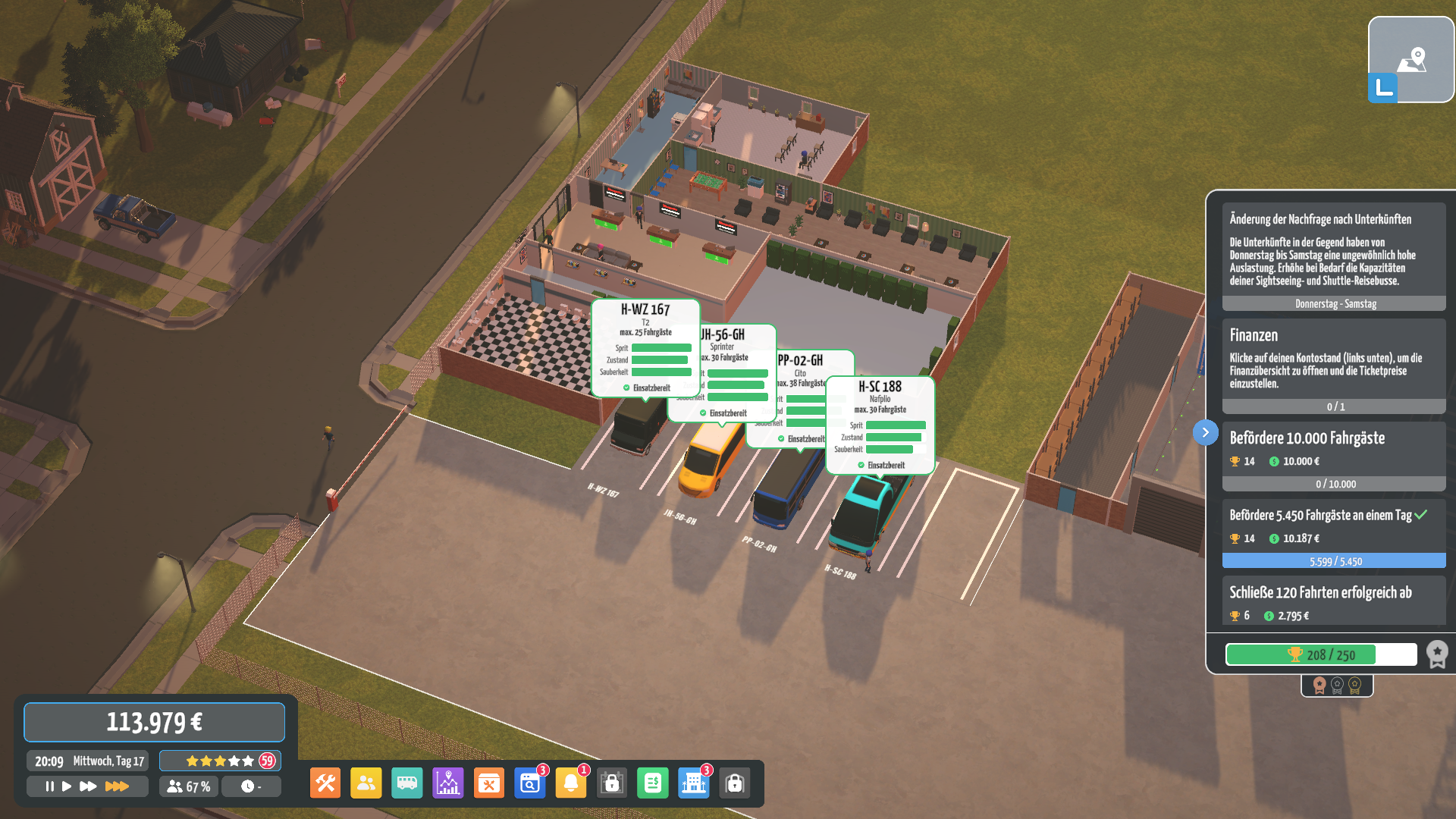Viewport: 1456px width, 819px height.
Task: Select the H-SC 188 bus info card
Action: tap(880, 425)
